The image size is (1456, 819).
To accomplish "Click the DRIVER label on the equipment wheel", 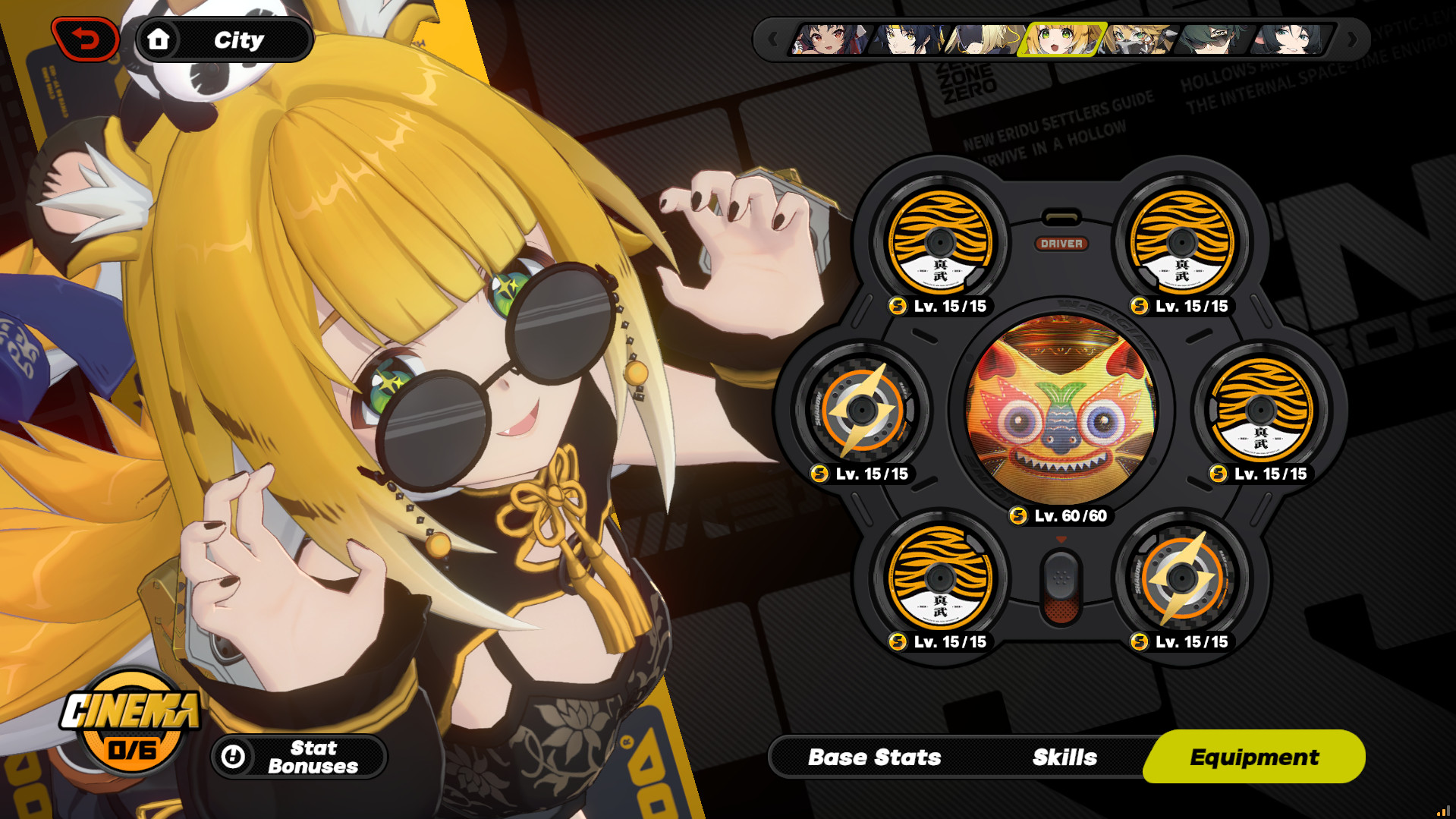I will [1062, 244].
